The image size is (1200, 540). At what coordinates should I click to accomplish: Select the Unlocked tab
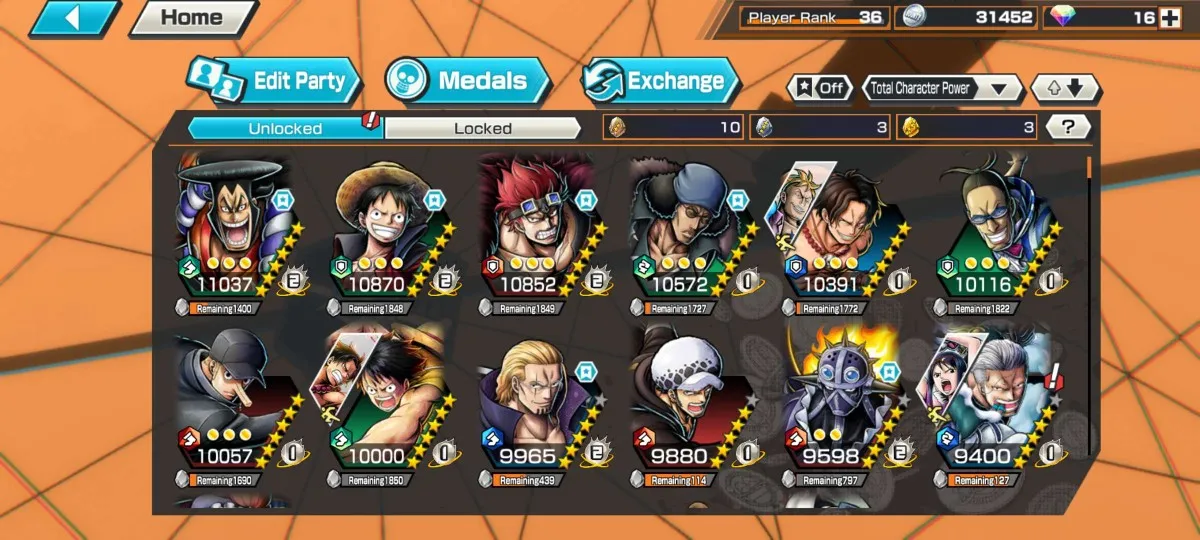[x=285, y=128]
